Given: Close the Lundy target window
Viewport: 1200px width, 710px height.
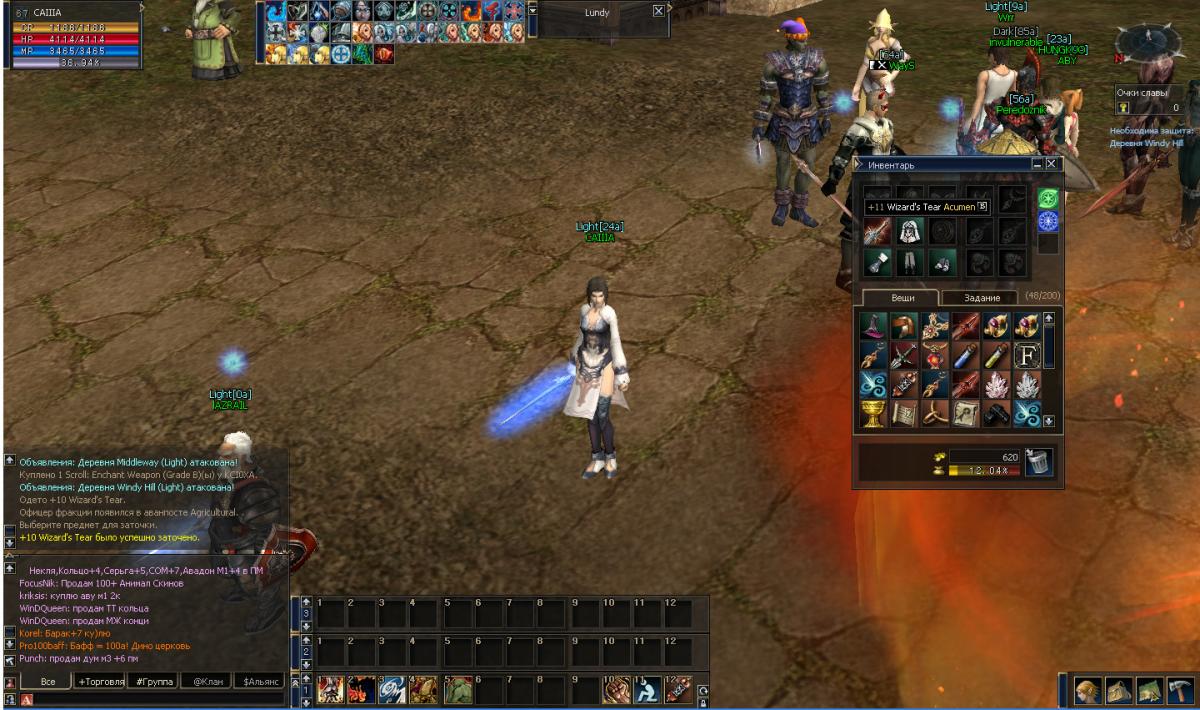Looking at the screenshot, I should [658, 11].
